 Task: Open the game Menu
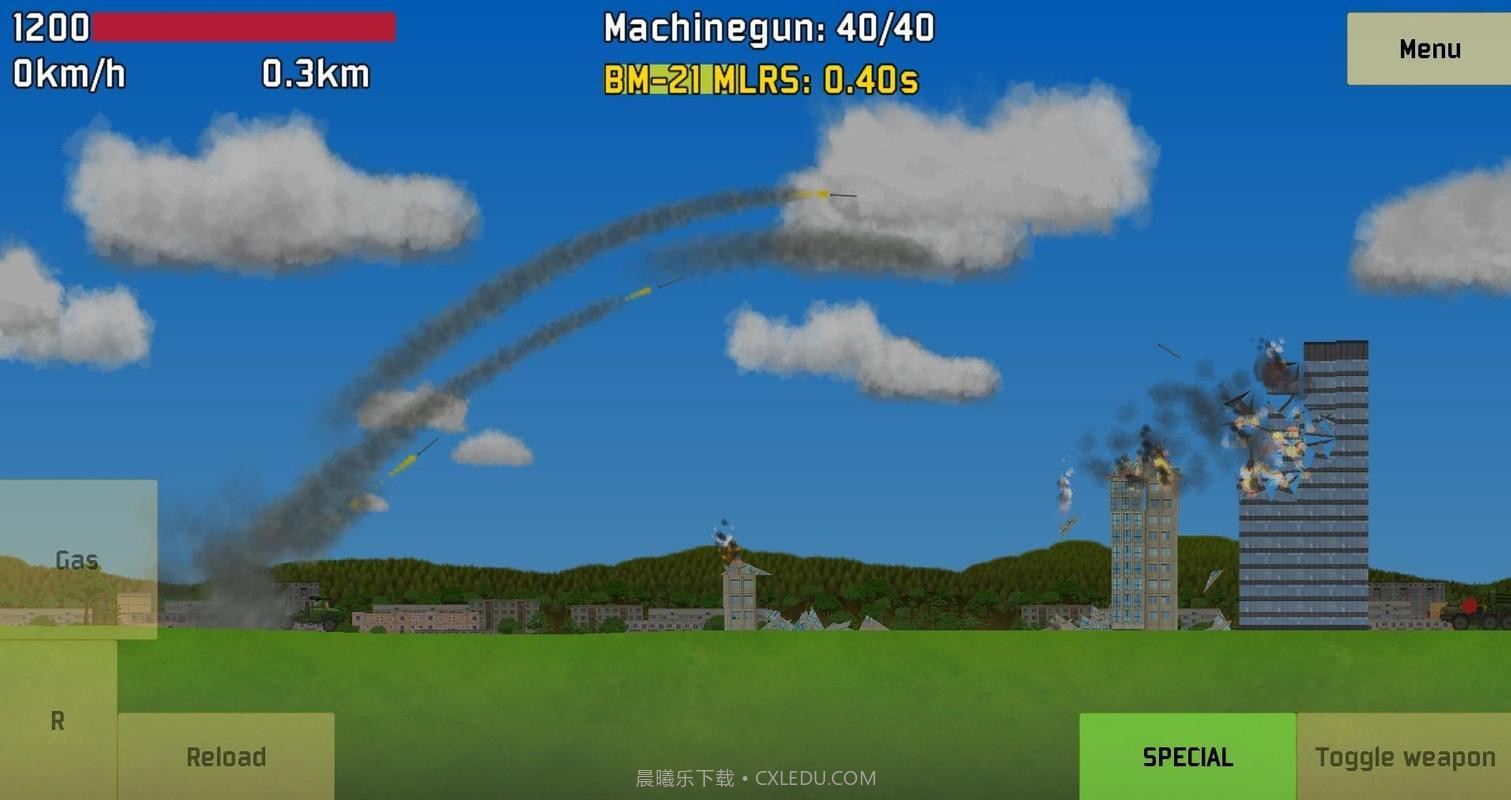point(1428,48)
